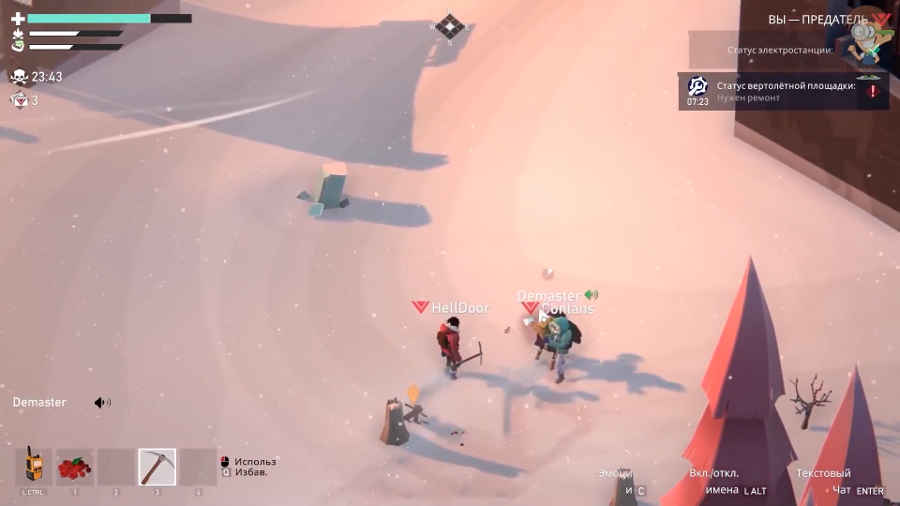Select the red berries hotbar slot
This screenshot has height=506, width=900.
pos(74,466)
